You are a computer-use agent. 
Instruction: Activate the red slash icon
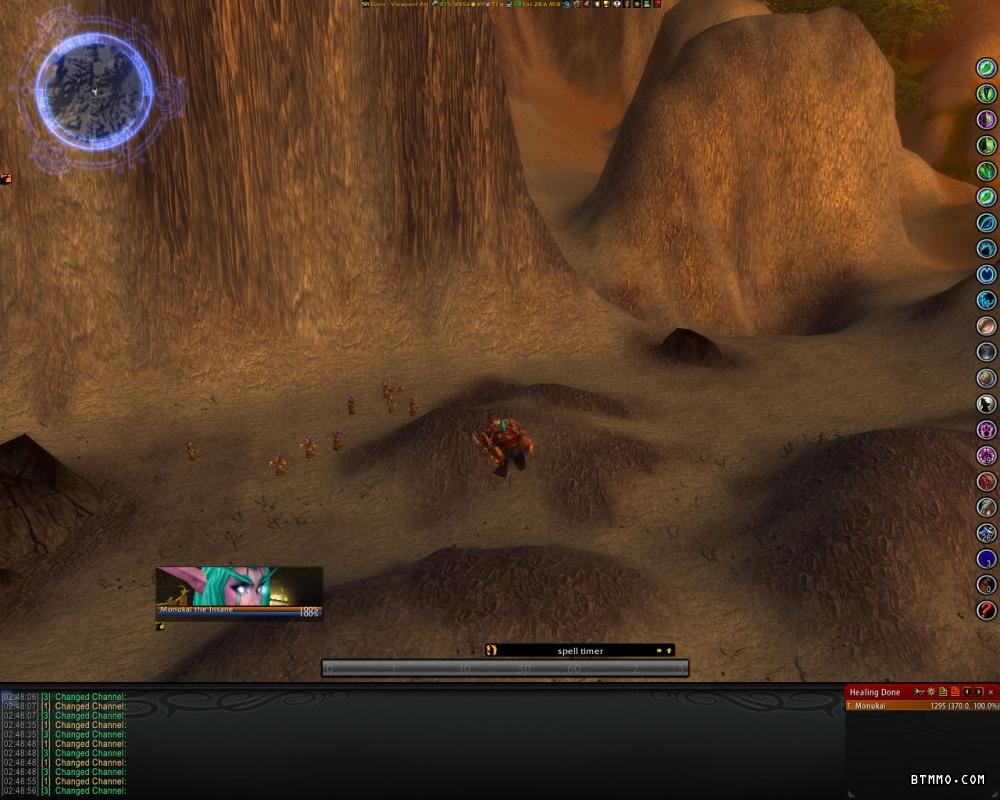[987, 610]
